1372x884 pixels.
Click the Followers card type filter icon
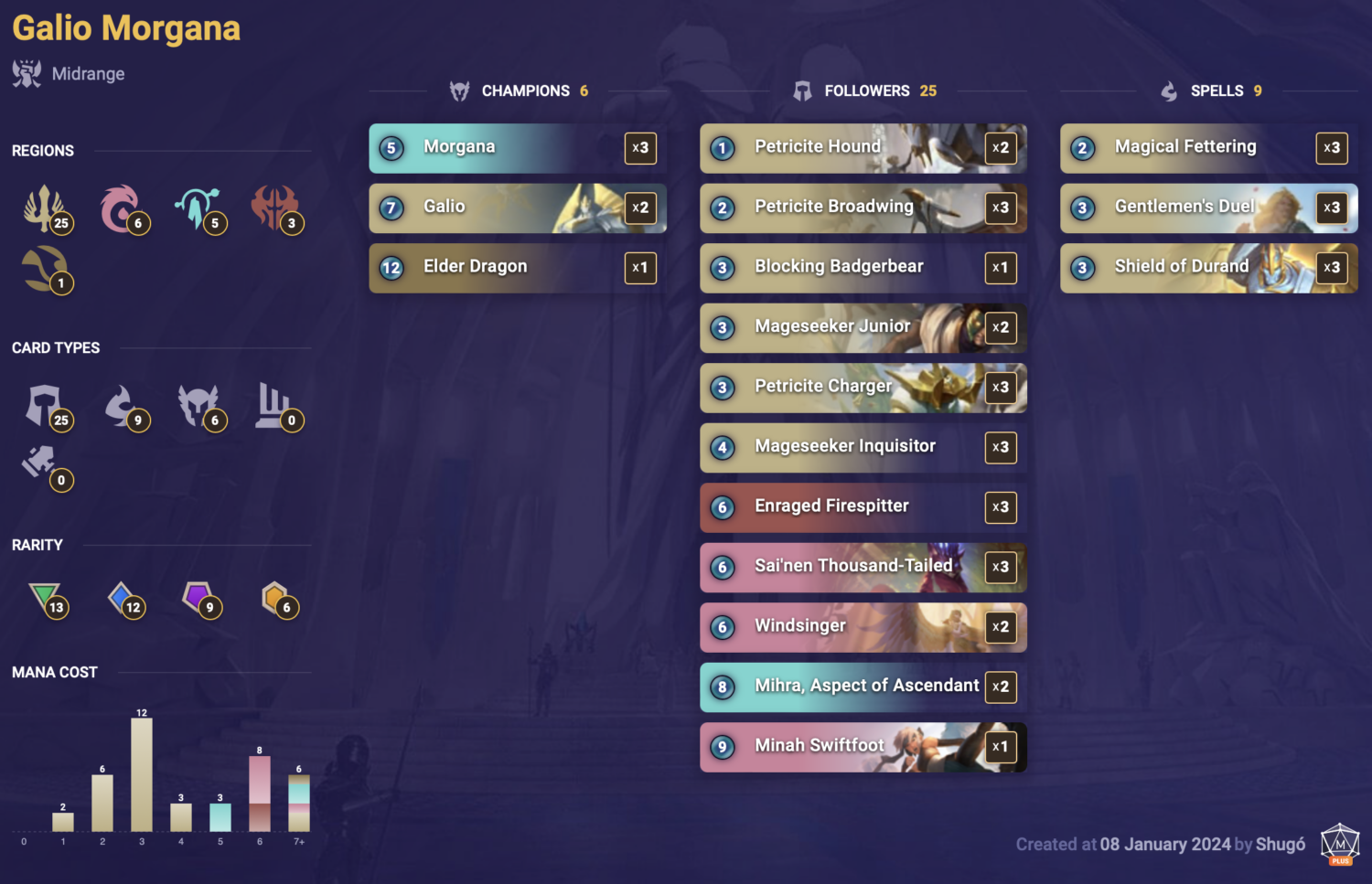(x=46, y=406)
